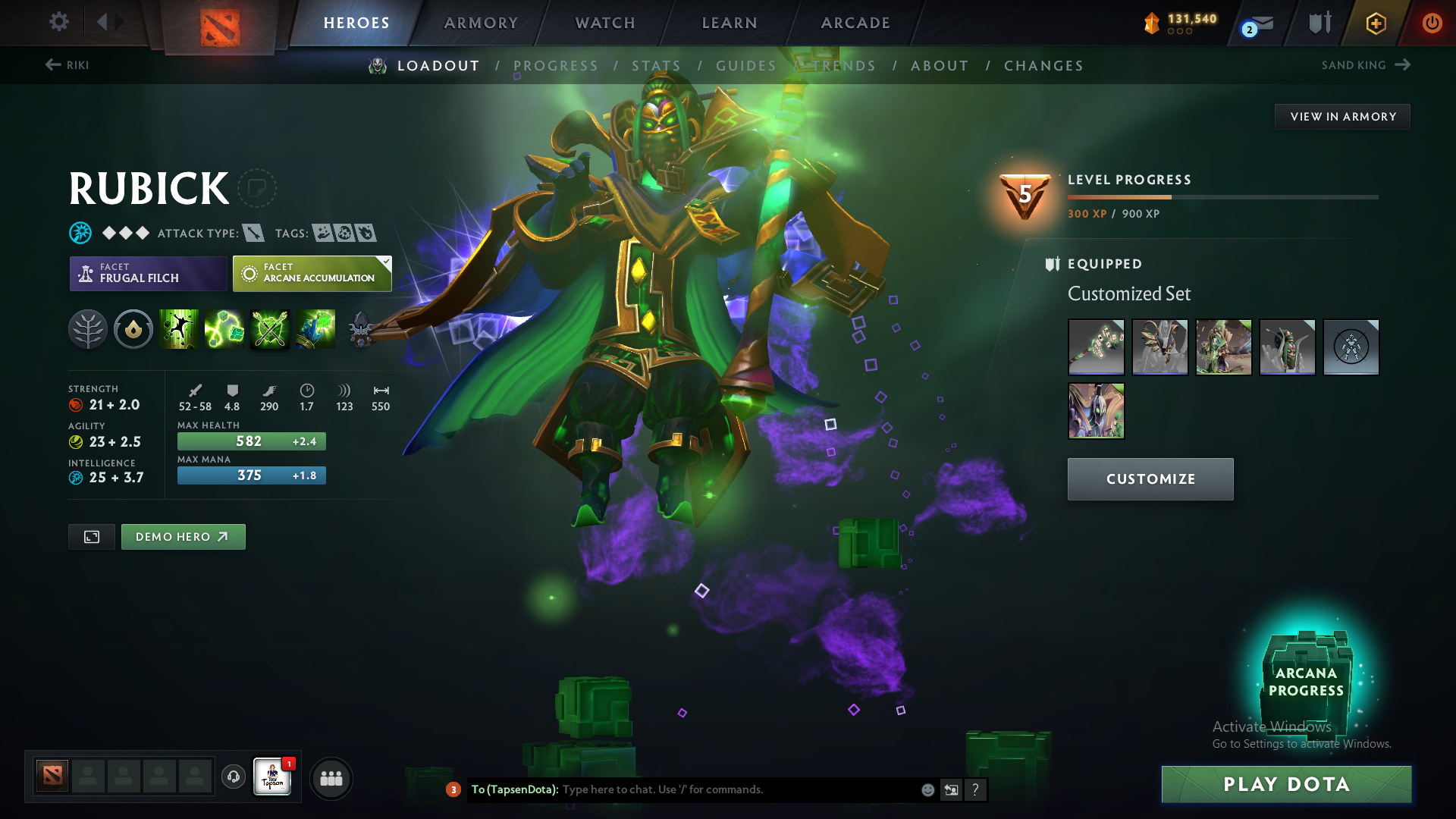Open the friends list icon near party slots
The image size is (1456, 819).
point(331,777)
